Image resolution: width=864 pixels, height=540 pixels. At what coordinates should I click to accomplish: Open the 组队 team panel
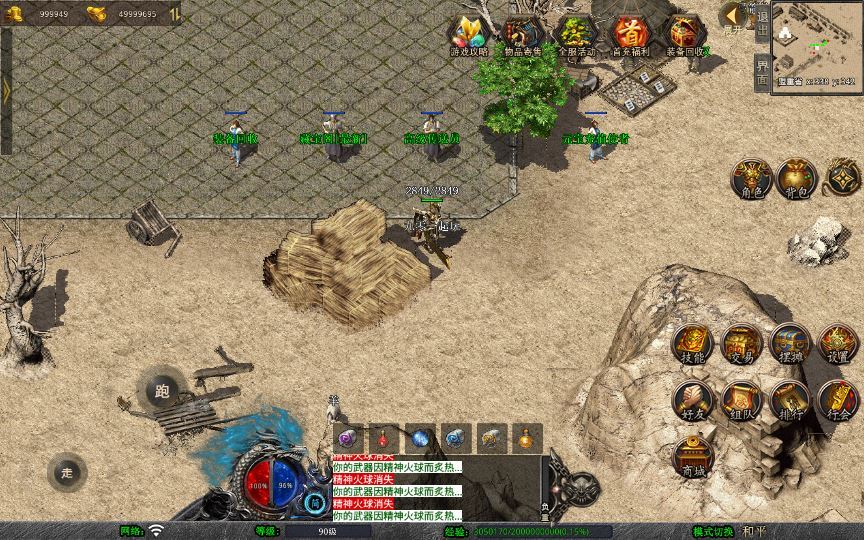pyautogui.click(x=741, y=400)
